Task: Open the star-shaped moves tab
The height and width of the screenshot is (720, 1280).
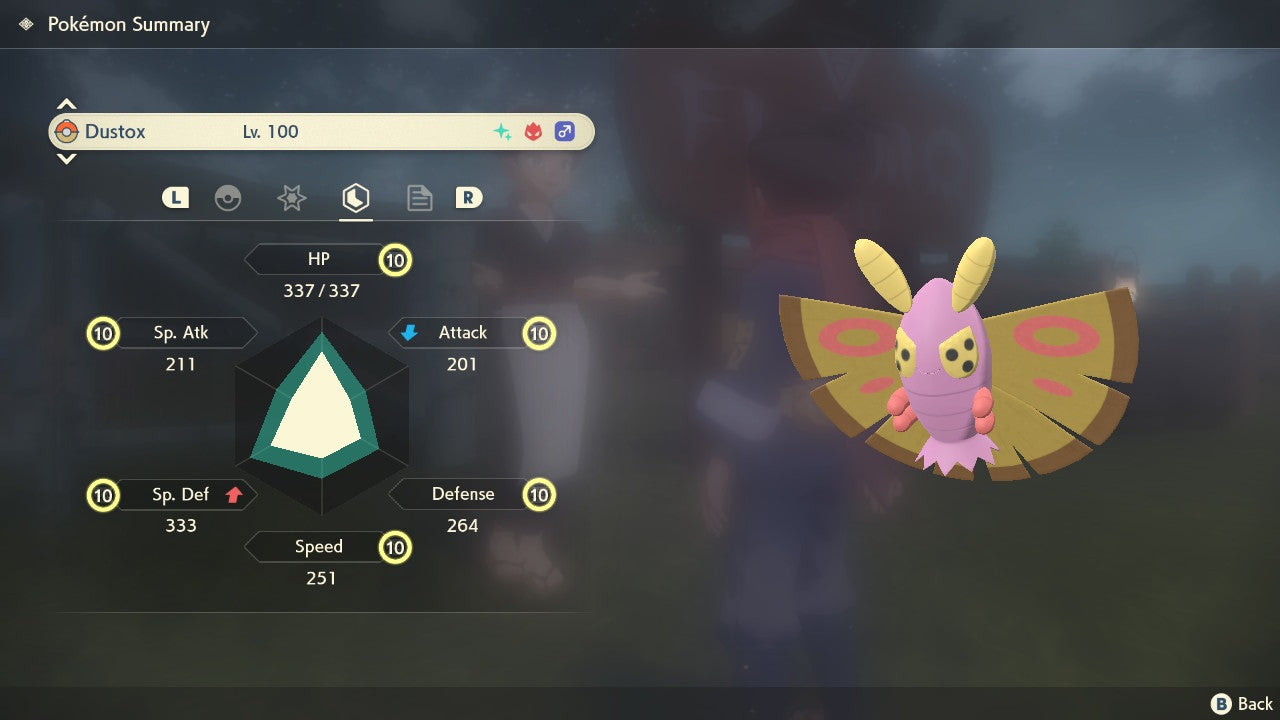Action: tap(291, 198)
